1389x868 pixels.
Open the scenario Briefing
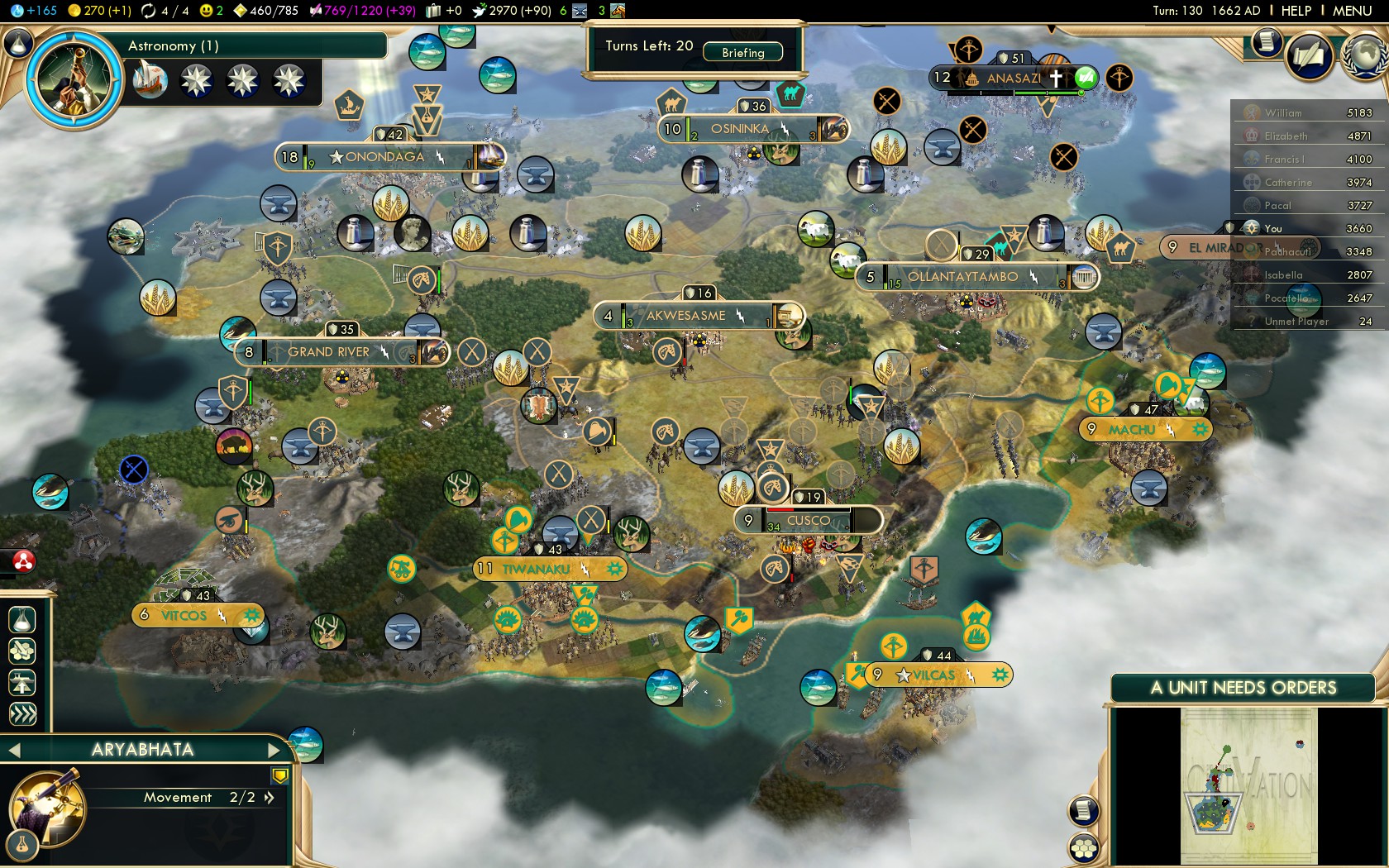(742, 52)
